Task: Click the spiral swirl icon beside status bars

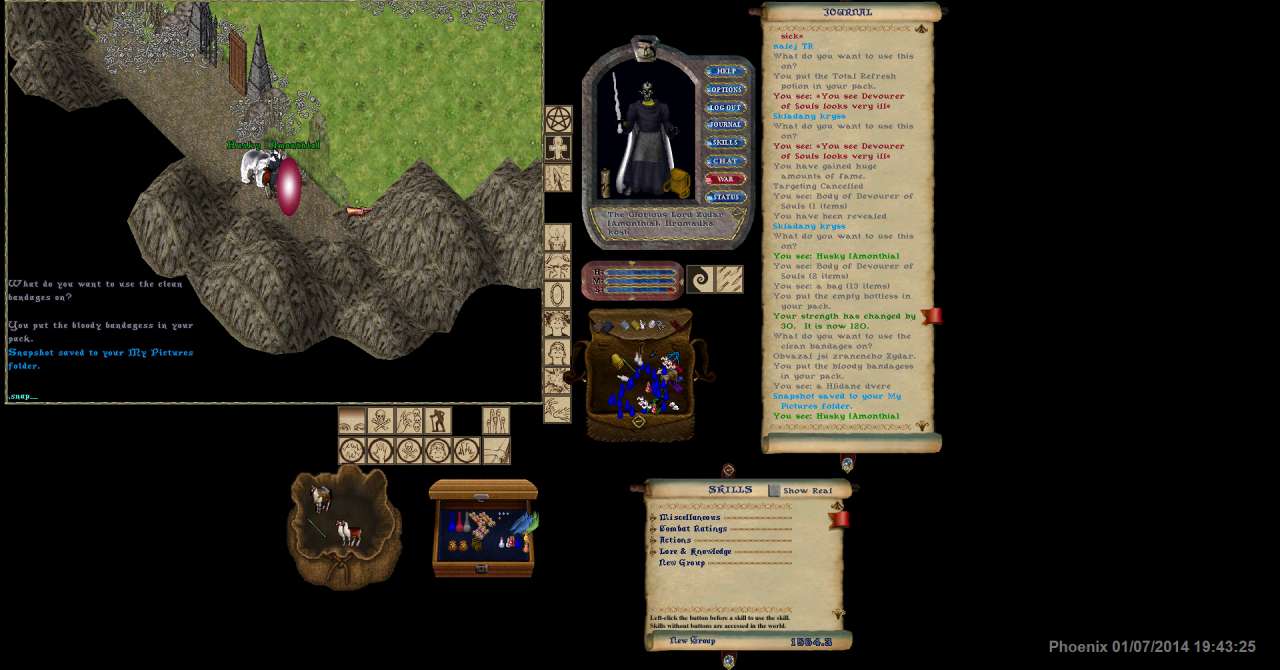Action: click(700, 279)
